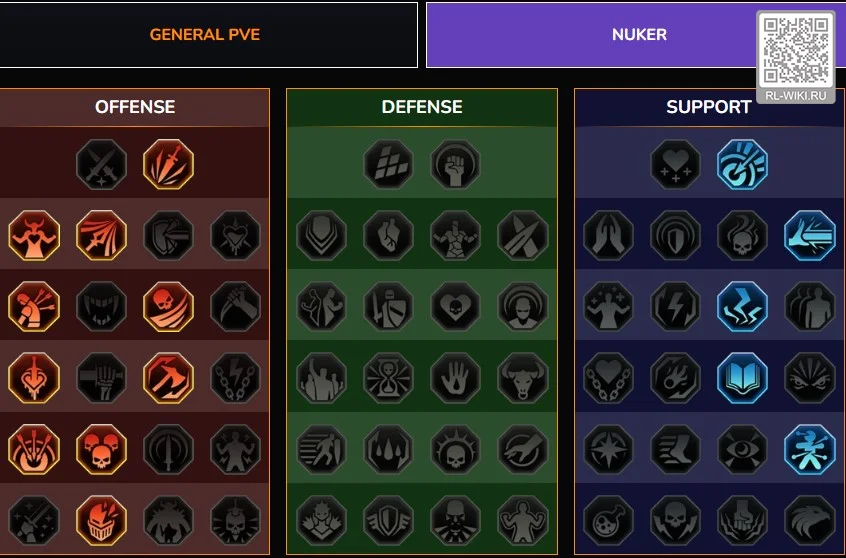846x558 pixels.
Task: Choose the praying hands support mastery
Action: pos(608,236)
